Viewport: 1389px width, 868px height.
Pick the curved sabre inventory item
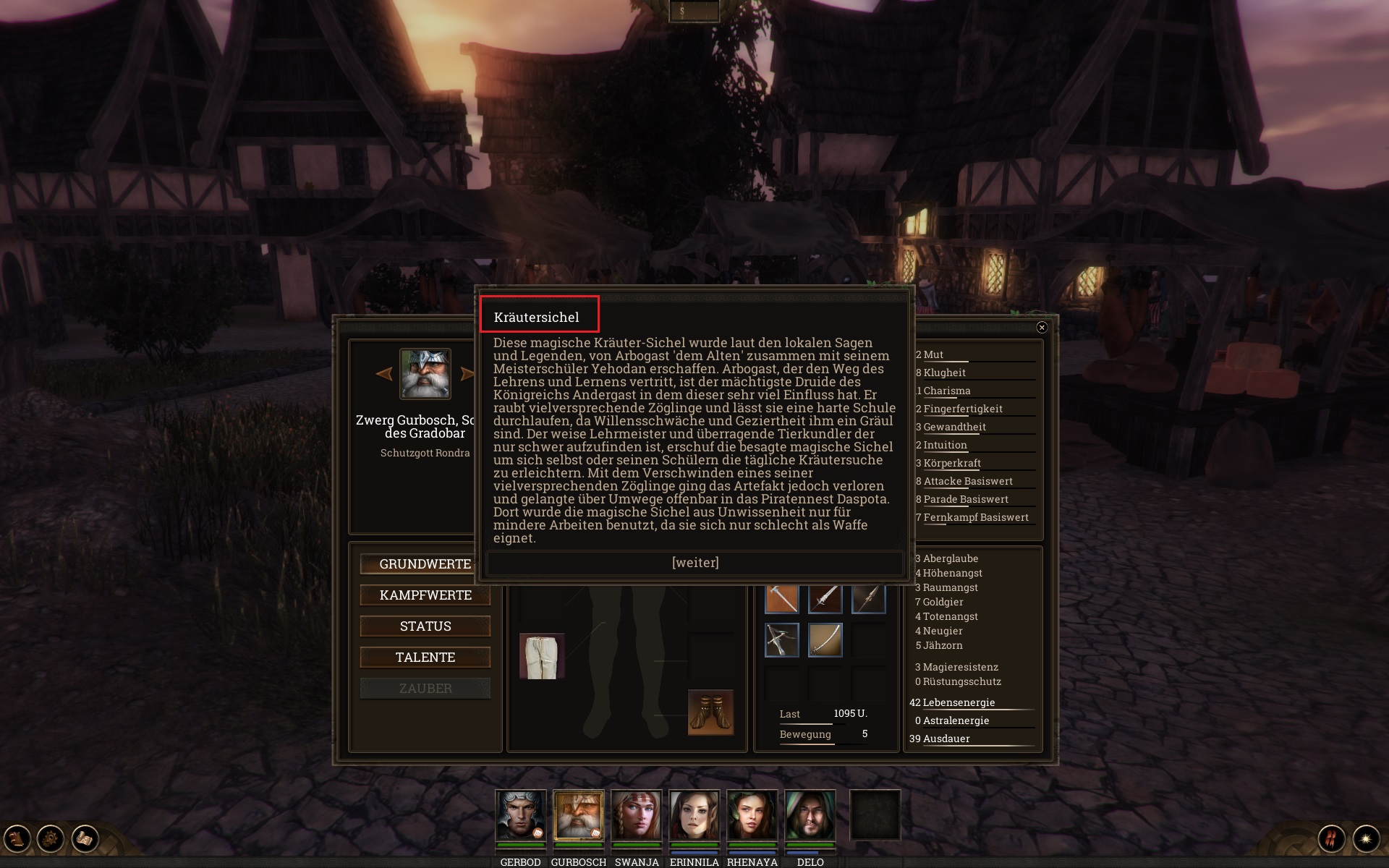(x=825, y=640)
